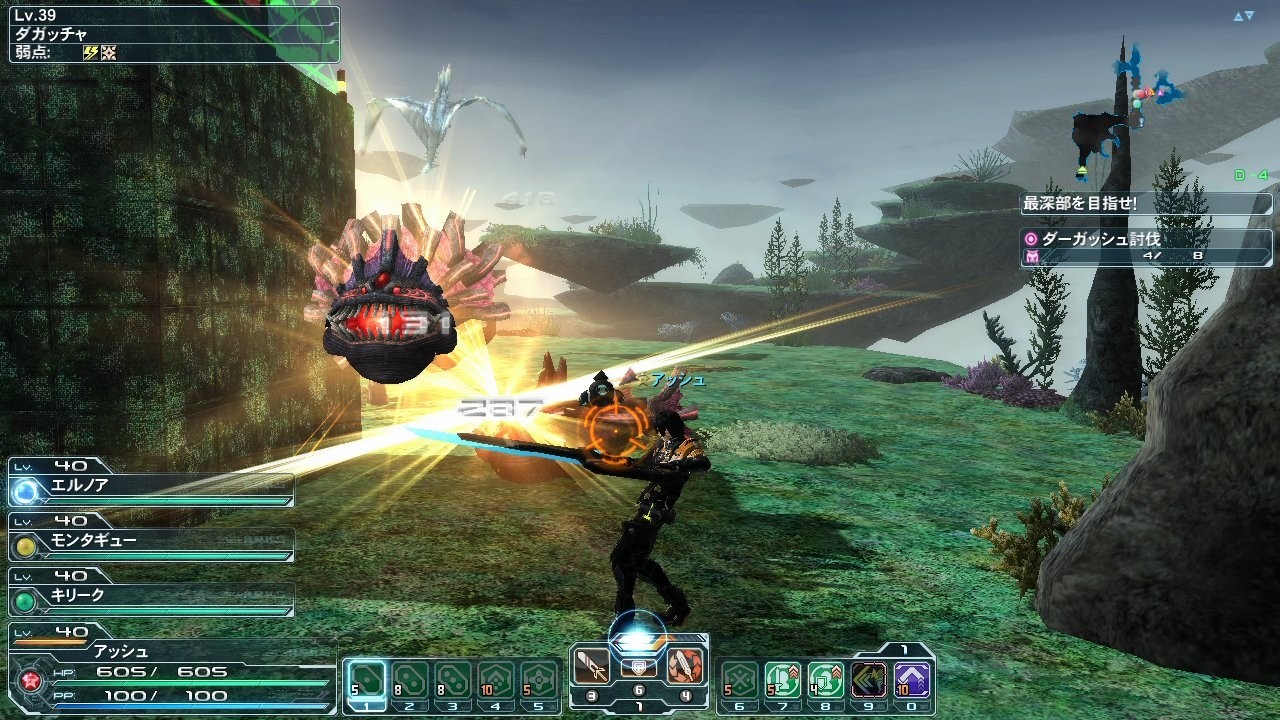Use the green healing item in subpalette slot 7
Screen dimensions: 1280x720
coord(781,678)
